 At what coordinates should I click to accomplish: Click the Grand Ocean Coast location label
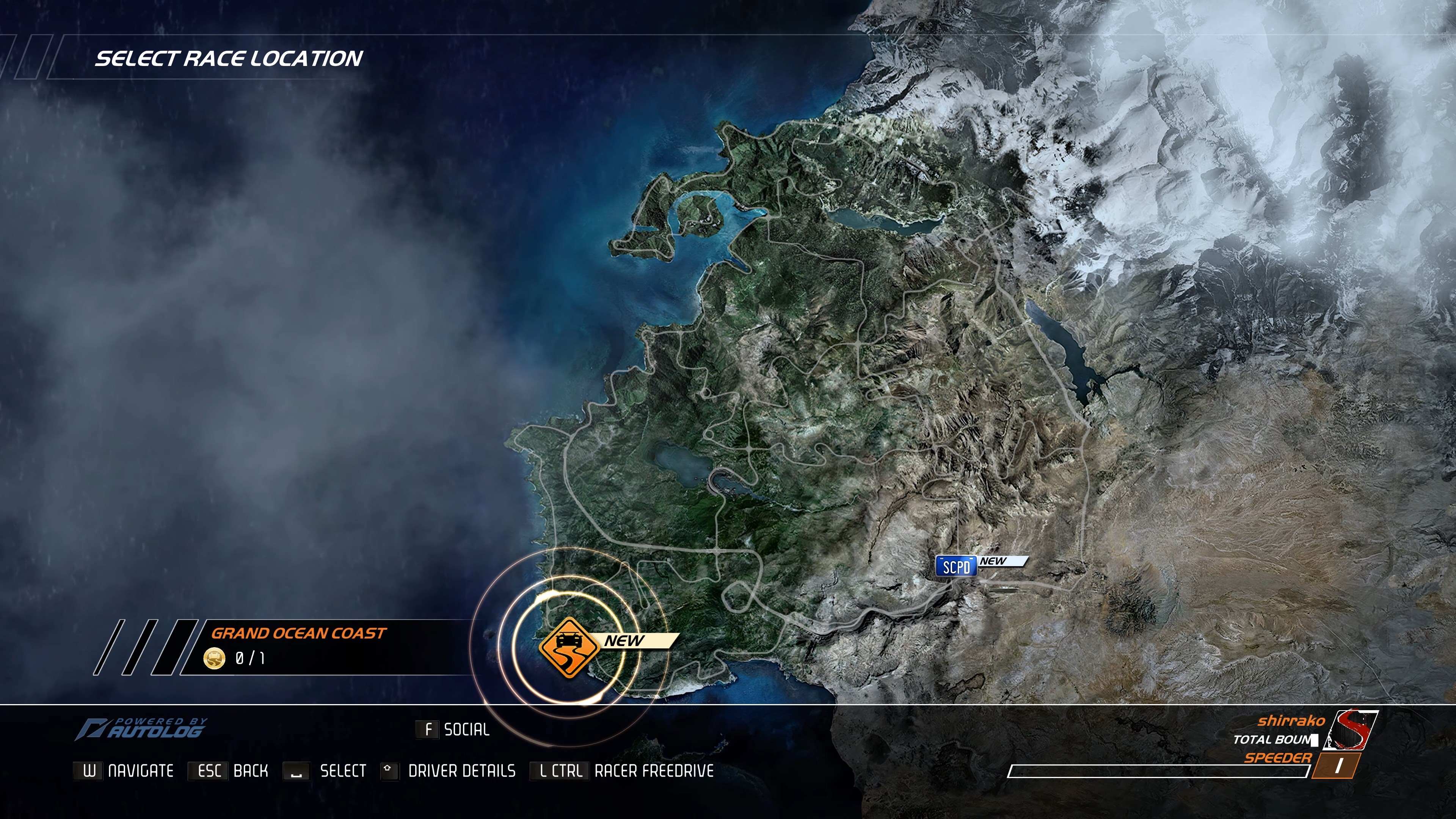[x=299, y=634]
